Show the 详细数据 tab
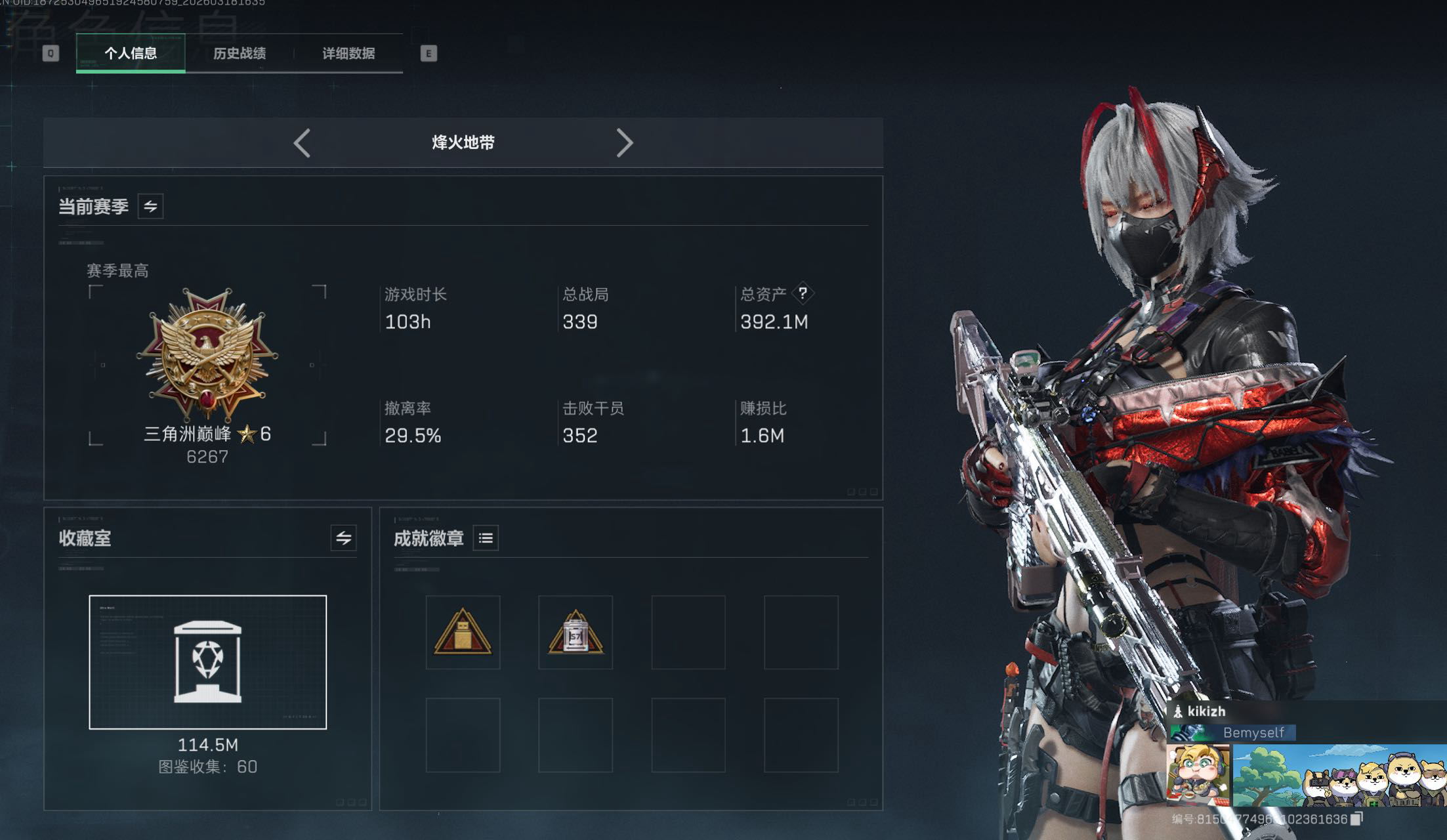This screenshot has height=840, width=1447. click(348, 53)
